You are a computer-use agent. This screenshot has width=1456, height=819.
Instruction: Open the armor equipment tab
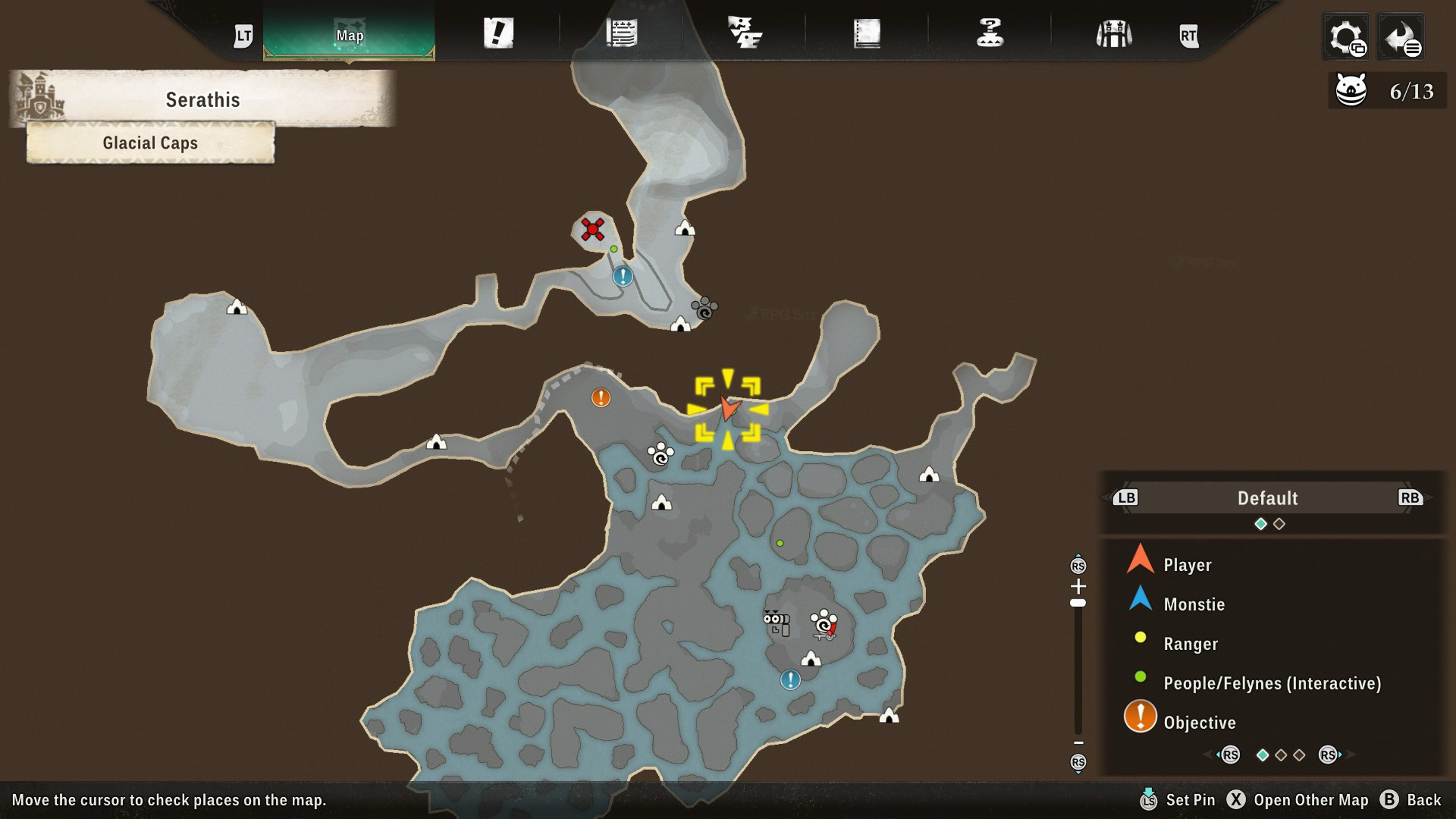pos(1113,34)
